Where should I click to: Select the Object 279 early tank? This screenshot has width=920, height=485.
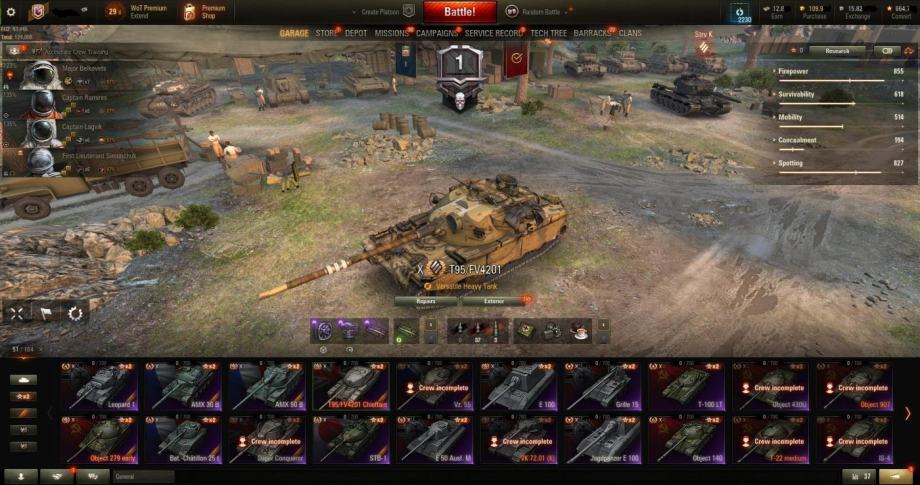(101, 438)
